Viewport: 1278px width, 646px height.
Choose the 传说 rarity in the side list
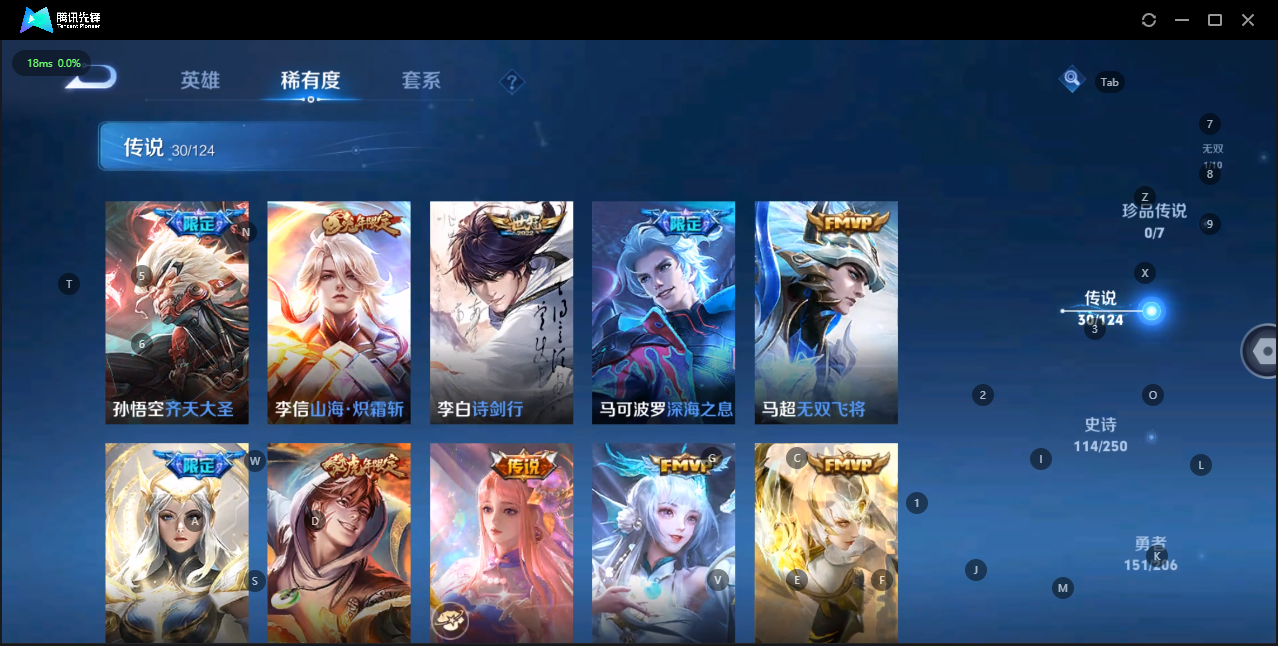tap(1101, 307)
